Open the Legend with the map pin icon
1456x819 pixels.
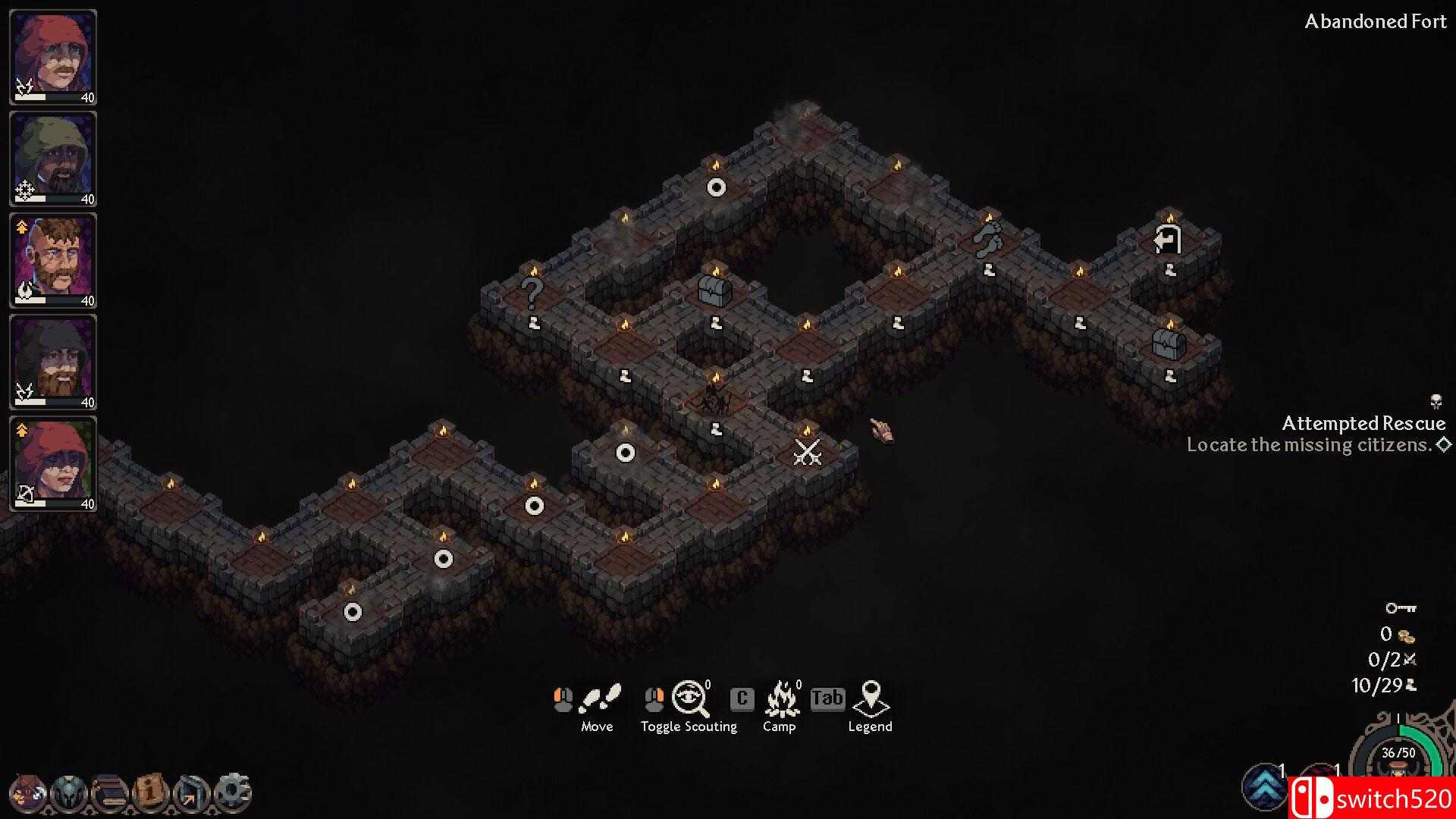(x=871, y=698)
